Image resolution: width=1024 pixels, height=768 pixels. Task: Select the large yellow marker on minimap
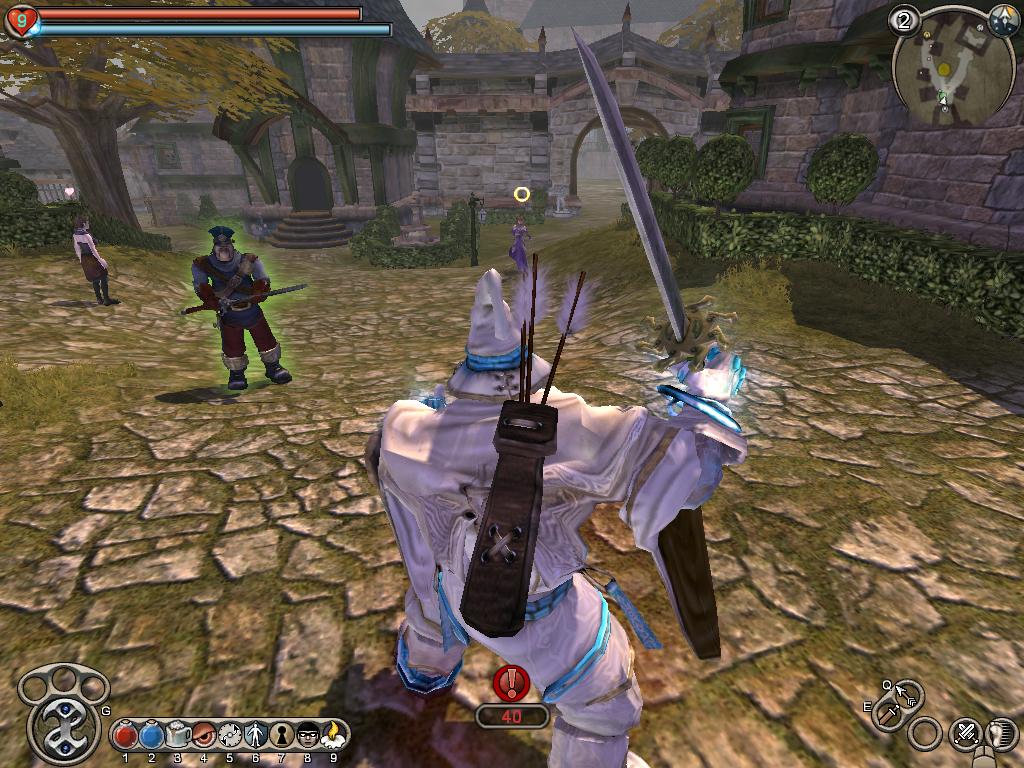tap(943, 68)
